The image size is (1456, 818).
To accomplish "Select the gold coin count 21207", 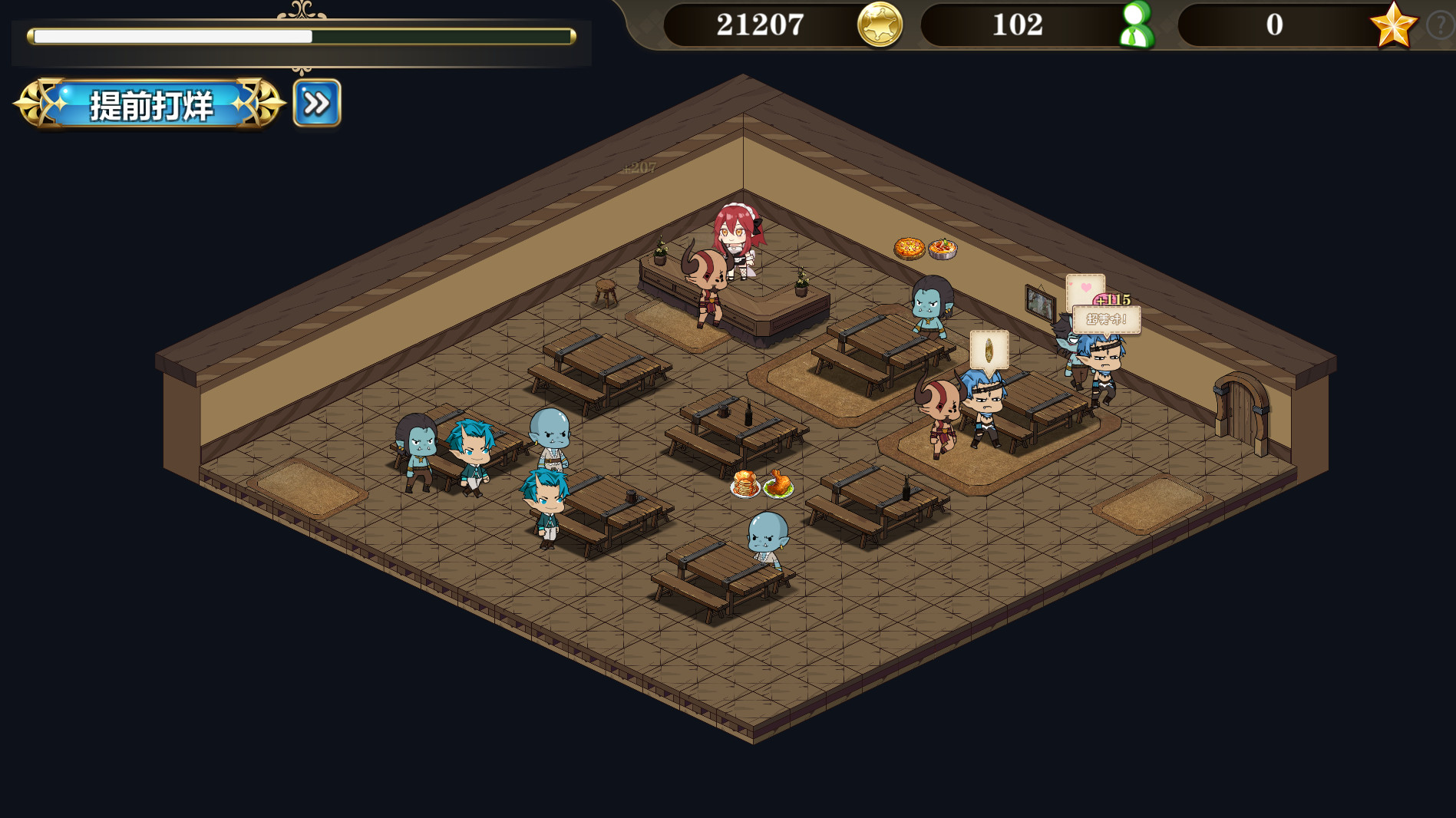I will pos(759,25).
